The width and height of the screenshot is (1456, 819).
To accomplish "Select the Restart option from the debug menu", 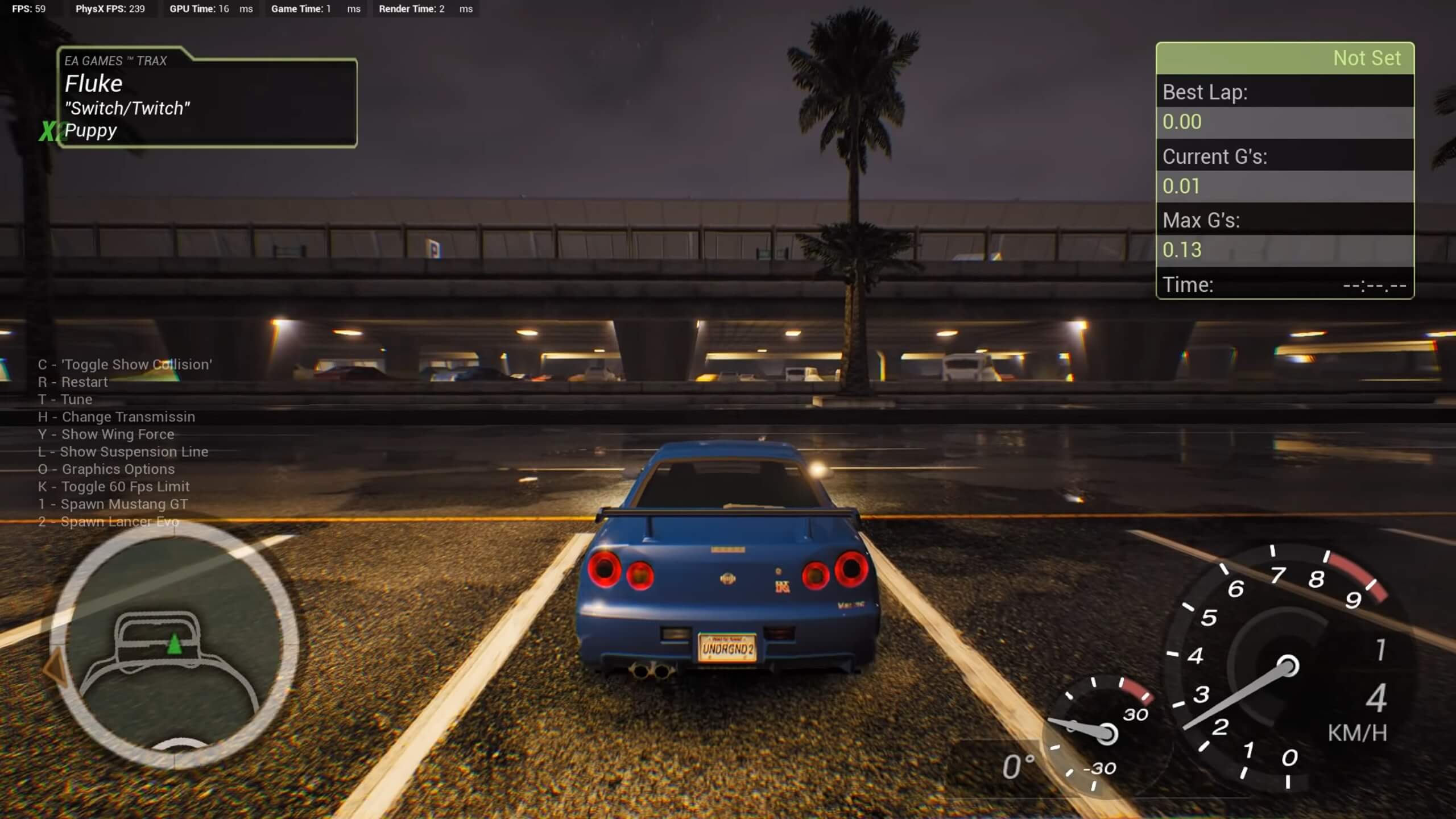I will 73,382.
